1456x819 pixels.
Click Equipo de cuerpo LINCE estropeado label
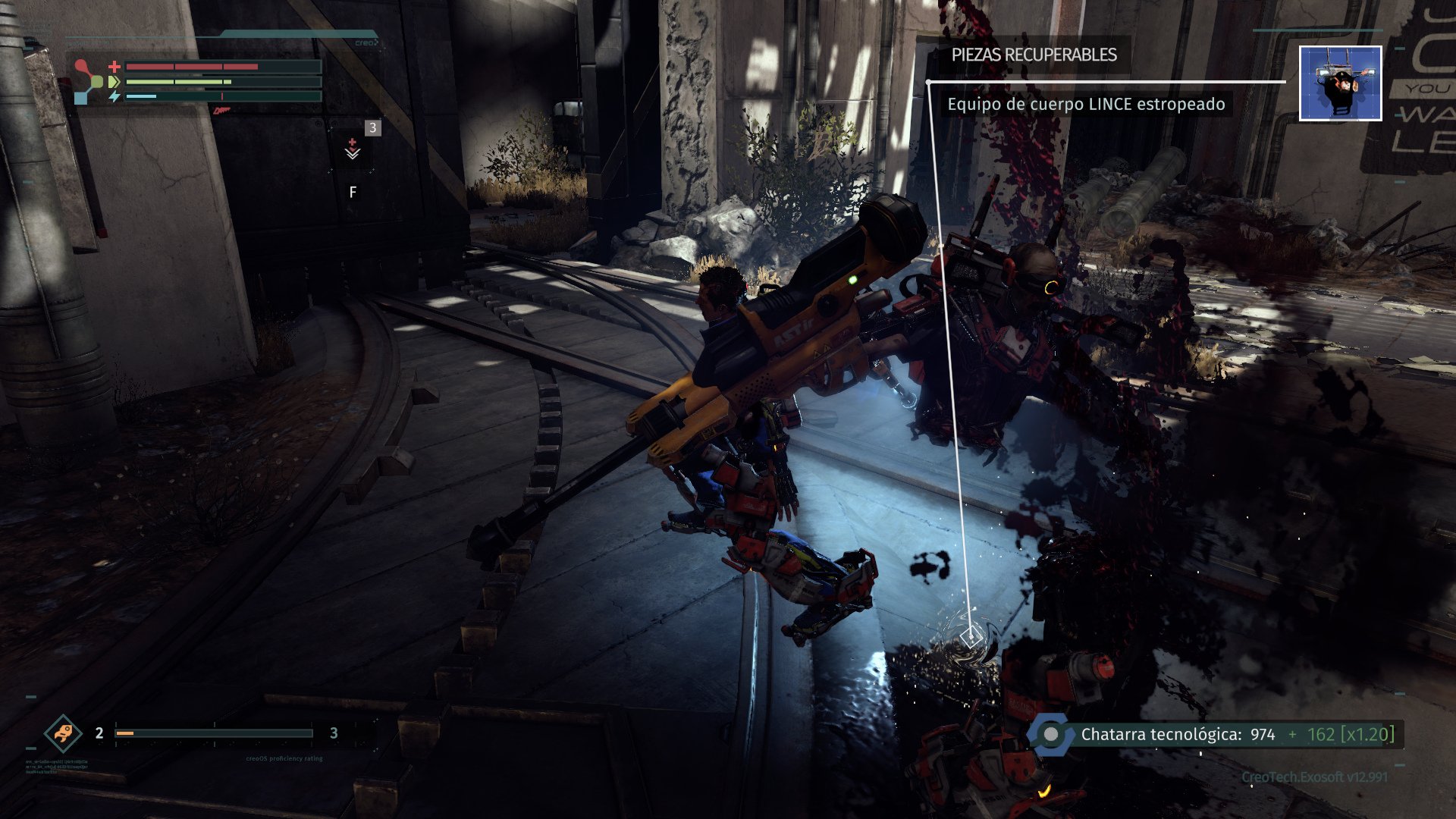(1085, 105)
